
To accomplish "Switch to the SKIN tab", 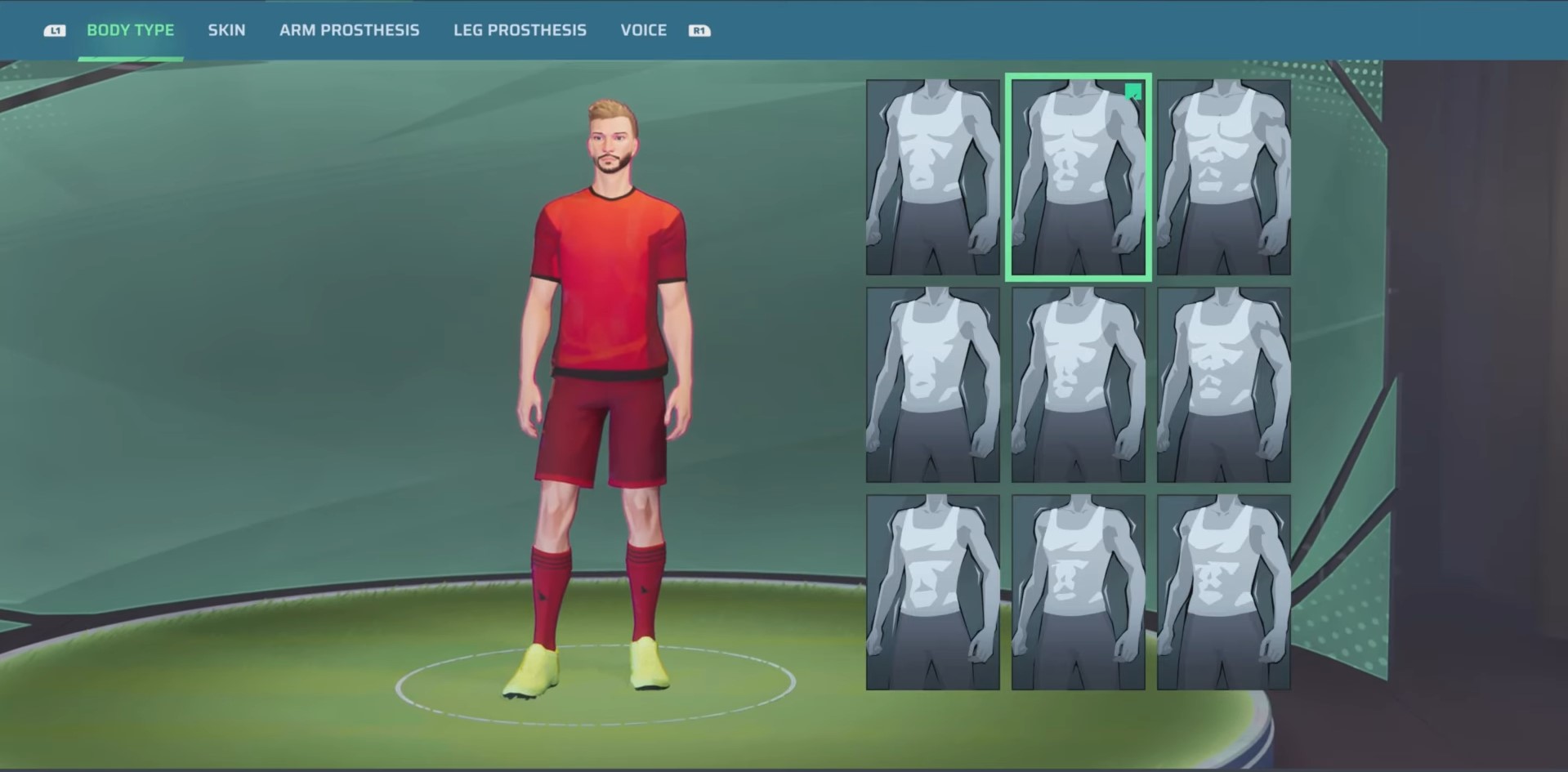I will pyautogui.click(x=226, y=30).
